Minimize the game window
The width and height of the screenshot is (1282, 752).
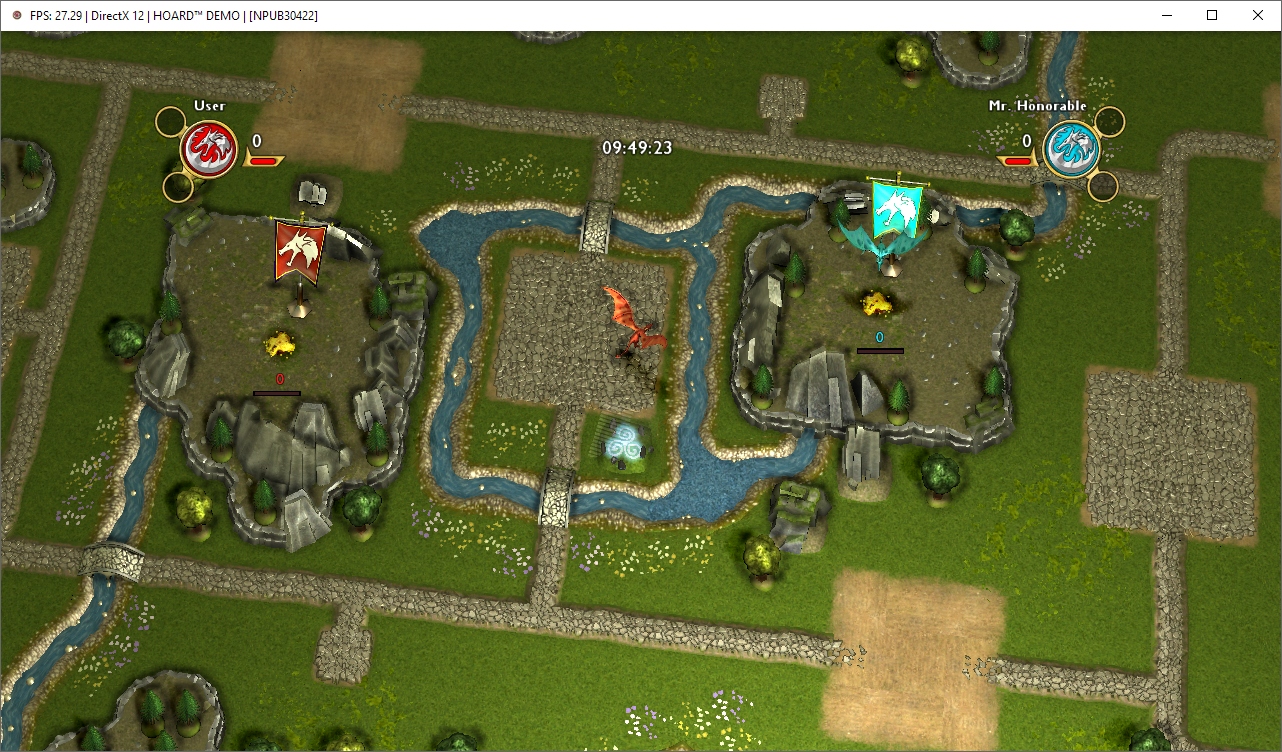1165,15
